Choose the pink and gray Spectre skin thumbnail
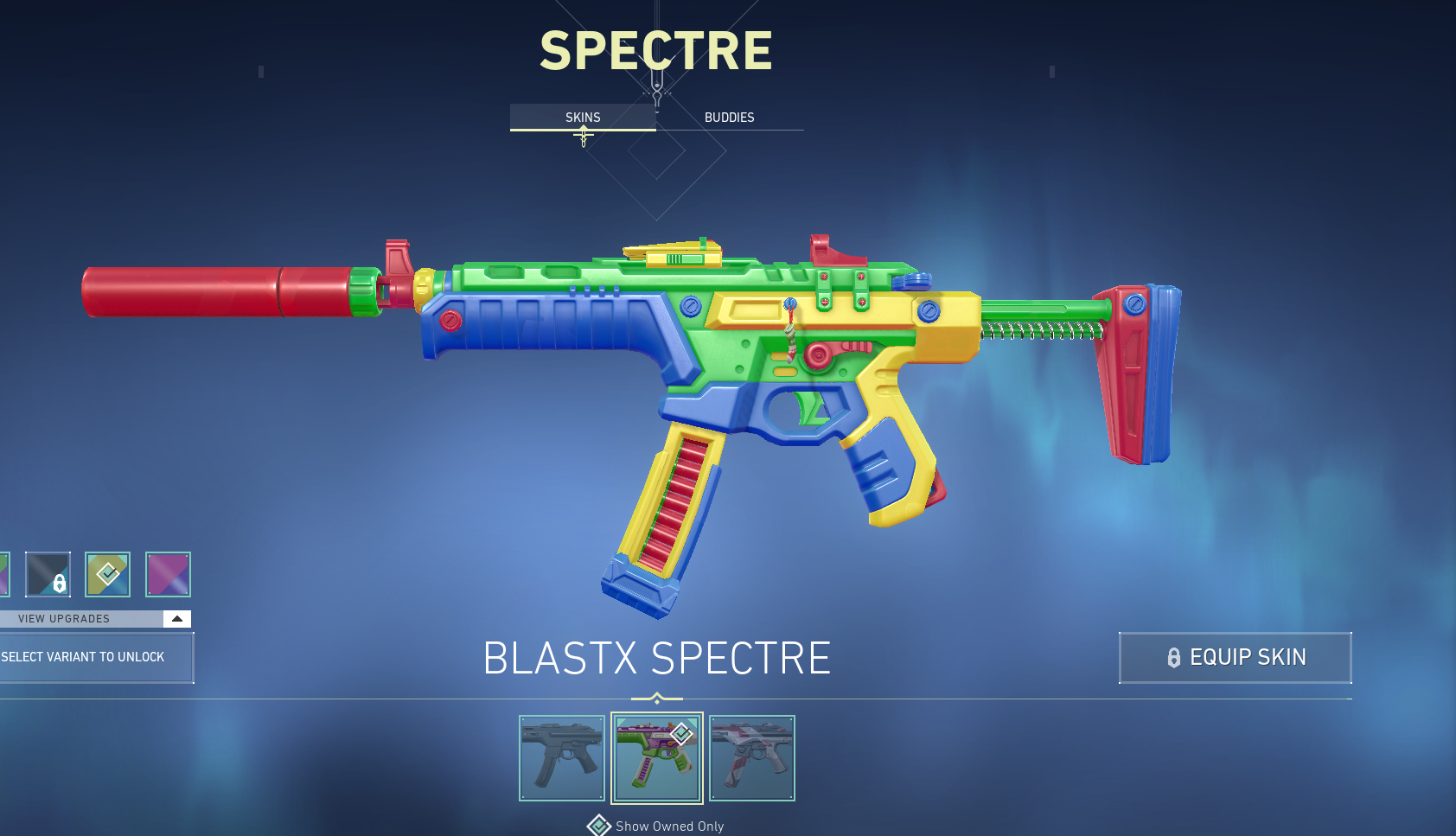Viewport: 1456px width, 836px height. pyautogui.click(x=752, y=758)
